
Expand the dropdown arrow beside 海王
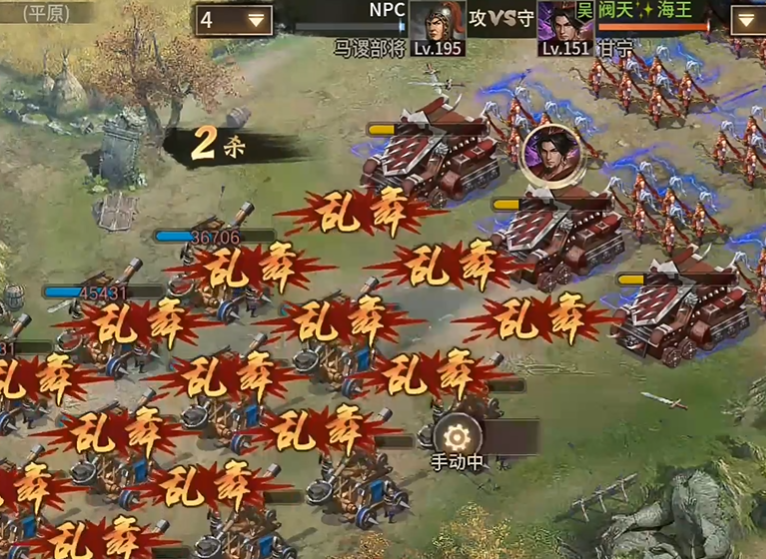[747, 20]
